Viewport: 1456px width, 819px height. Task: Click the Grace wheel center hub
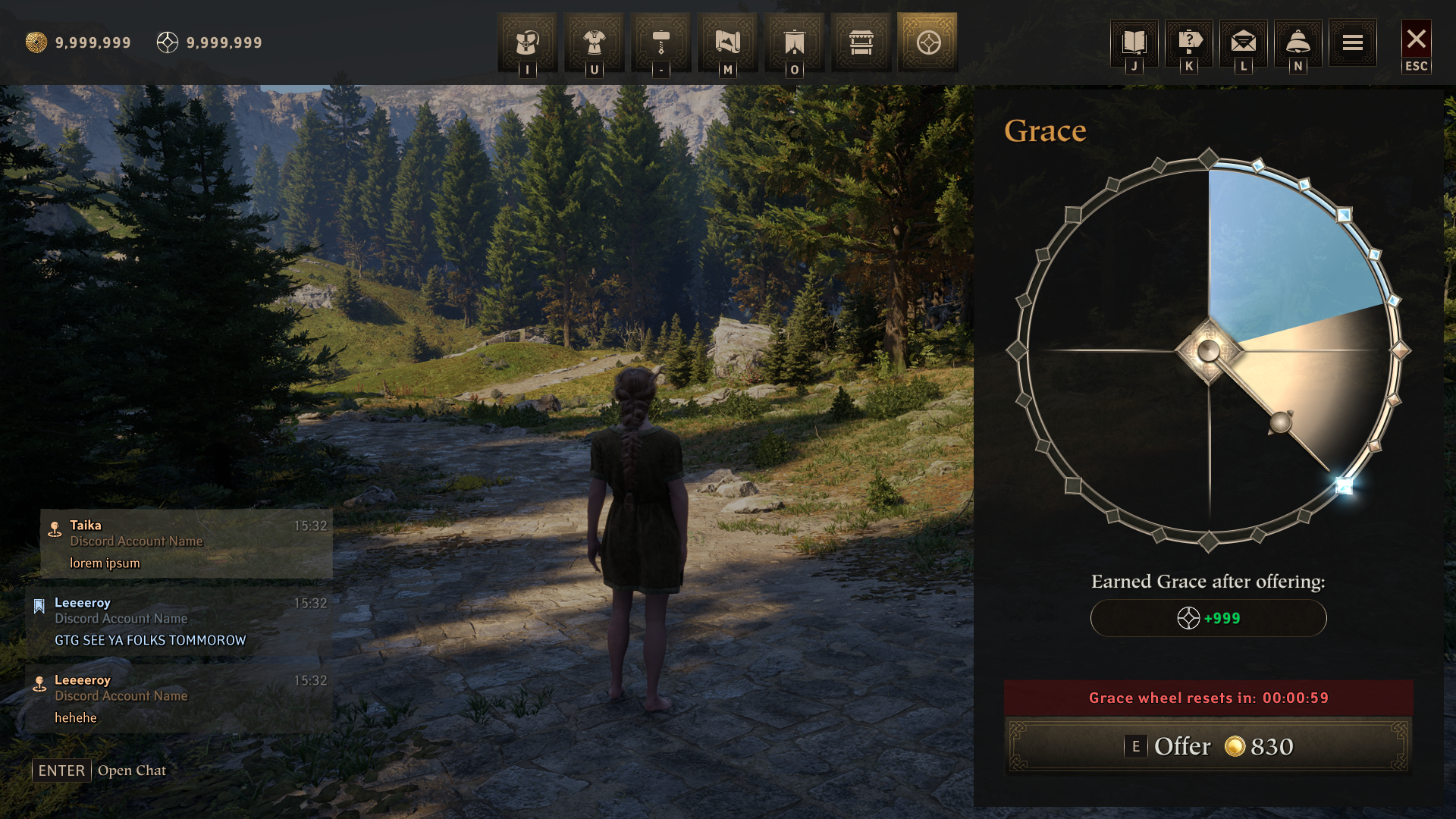click(1209, 350)
